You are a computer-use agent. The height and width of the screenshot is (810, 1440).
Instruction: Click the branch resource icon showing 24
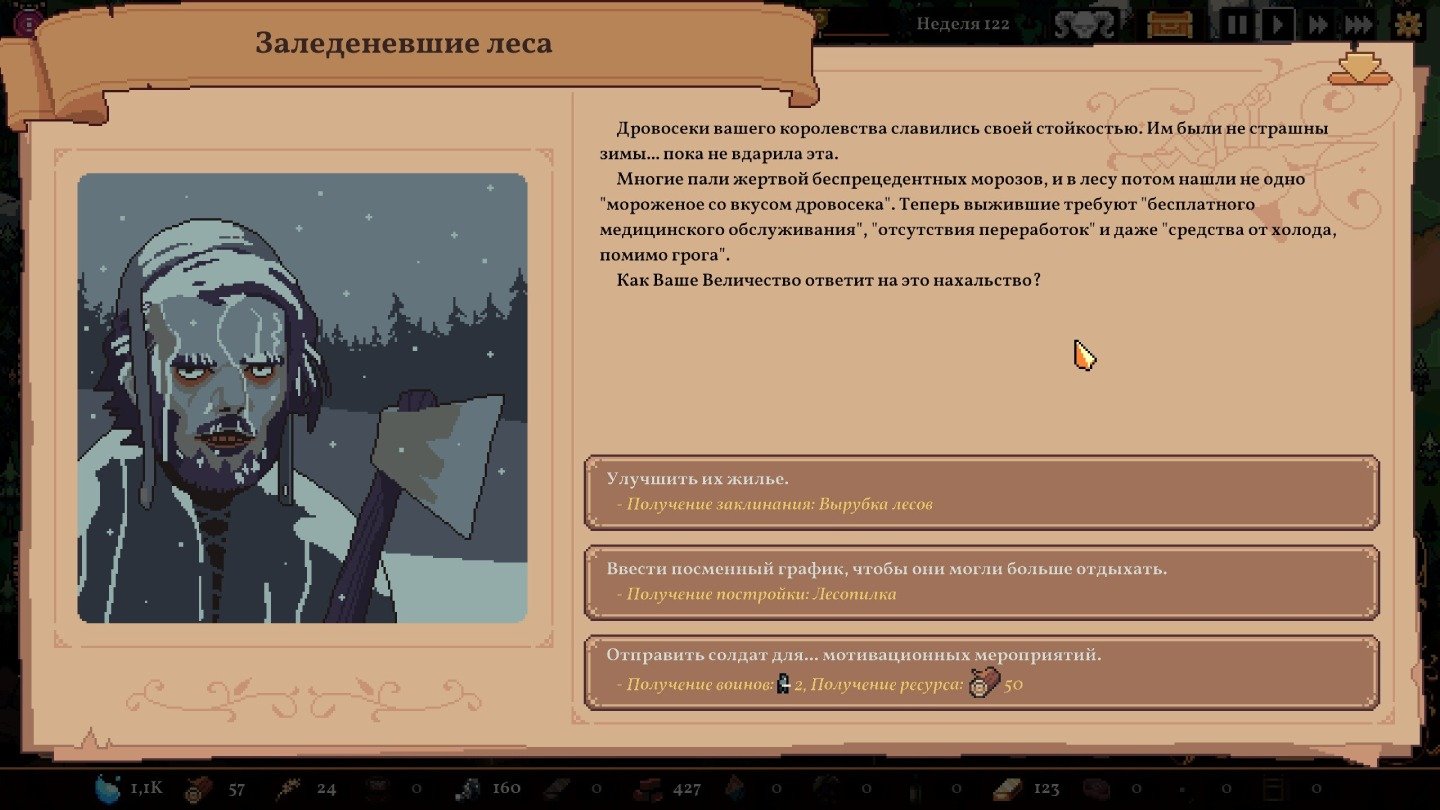pyautogui.click(x=287, y=787)
